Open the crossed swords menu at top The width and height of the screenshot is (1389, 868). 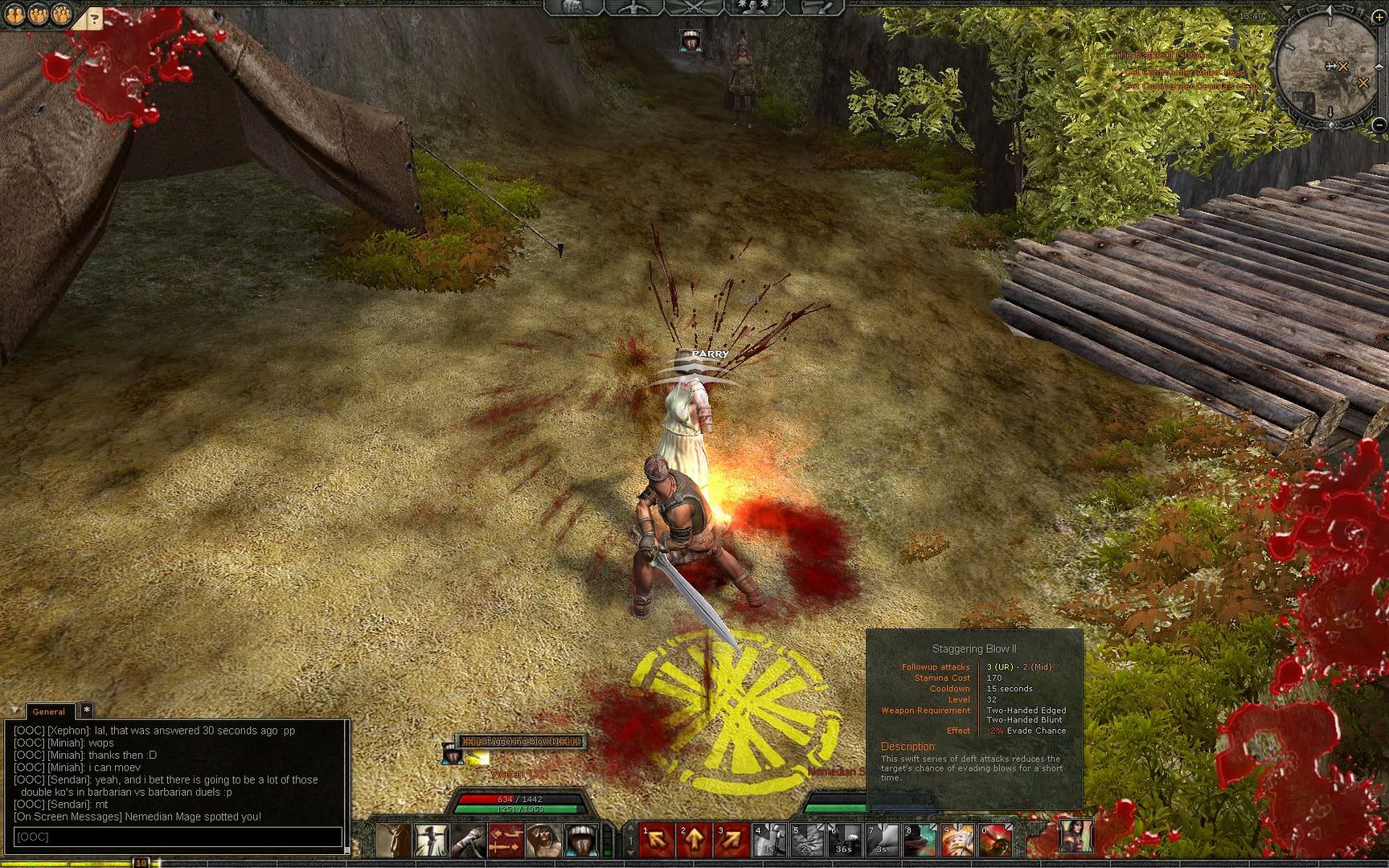[694, 8]
